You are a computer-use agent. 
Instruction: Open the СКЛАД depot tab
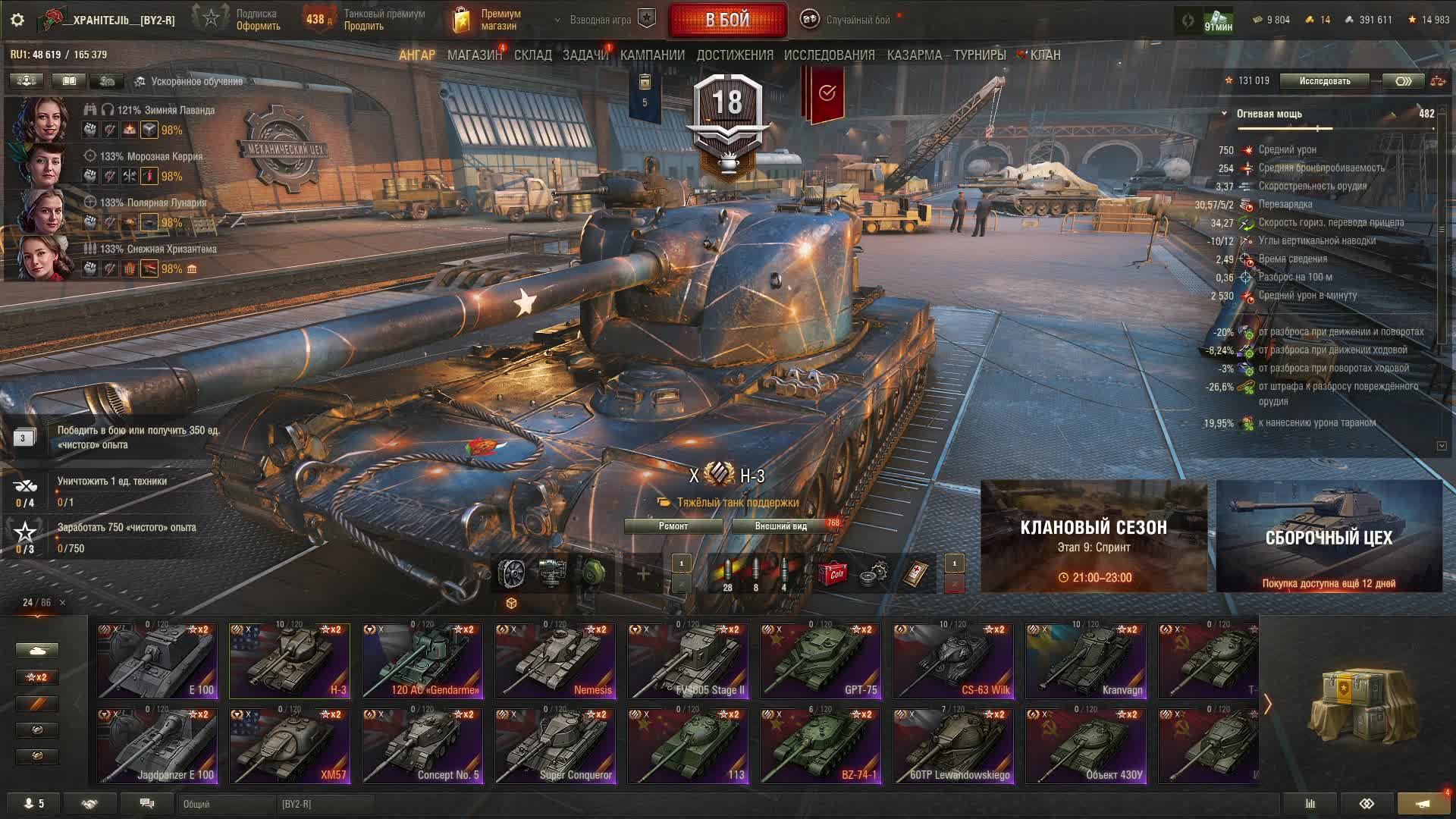(532, 55)
